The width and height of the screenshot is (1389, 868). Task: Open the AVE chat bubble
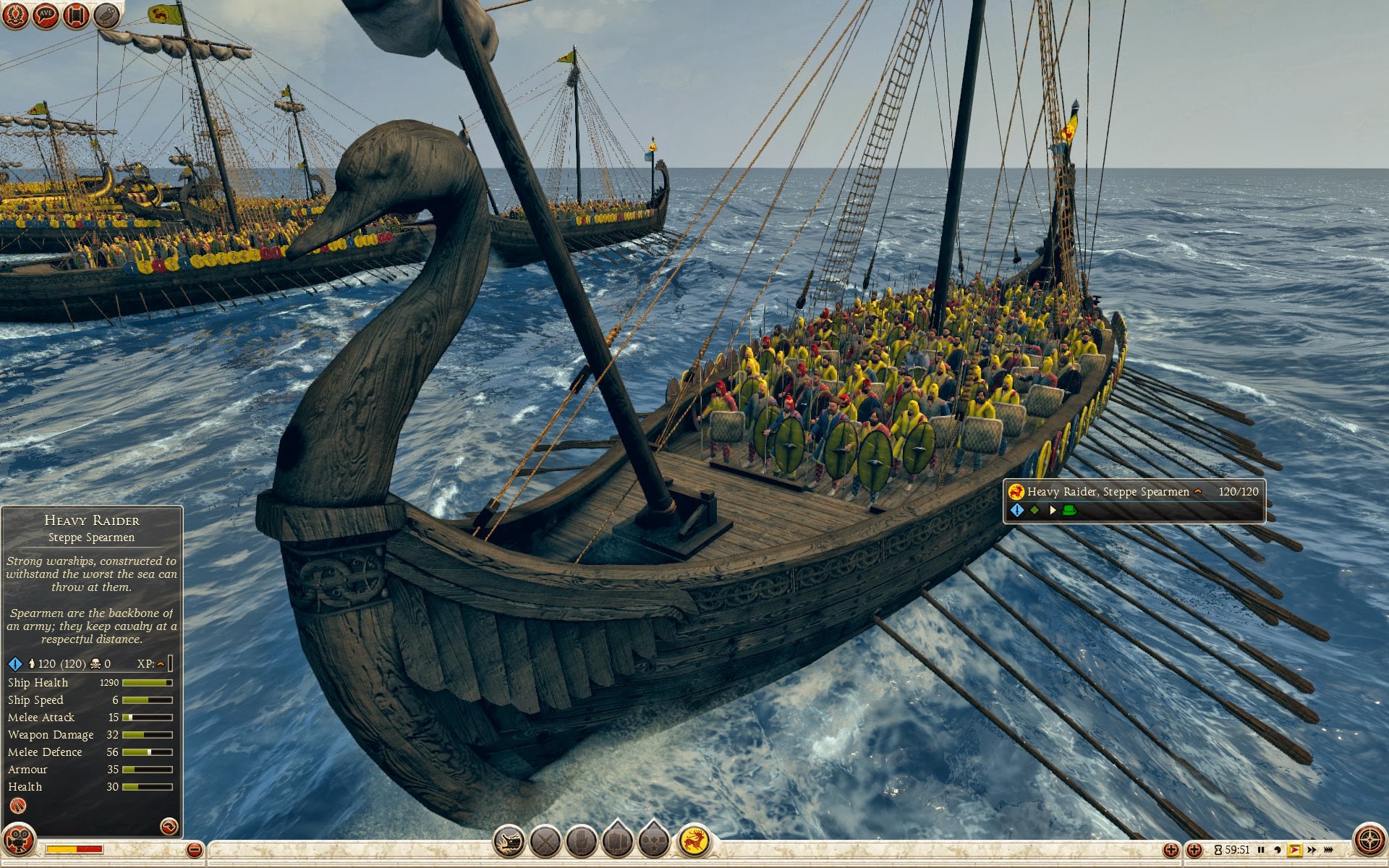[x=46, y=14]
